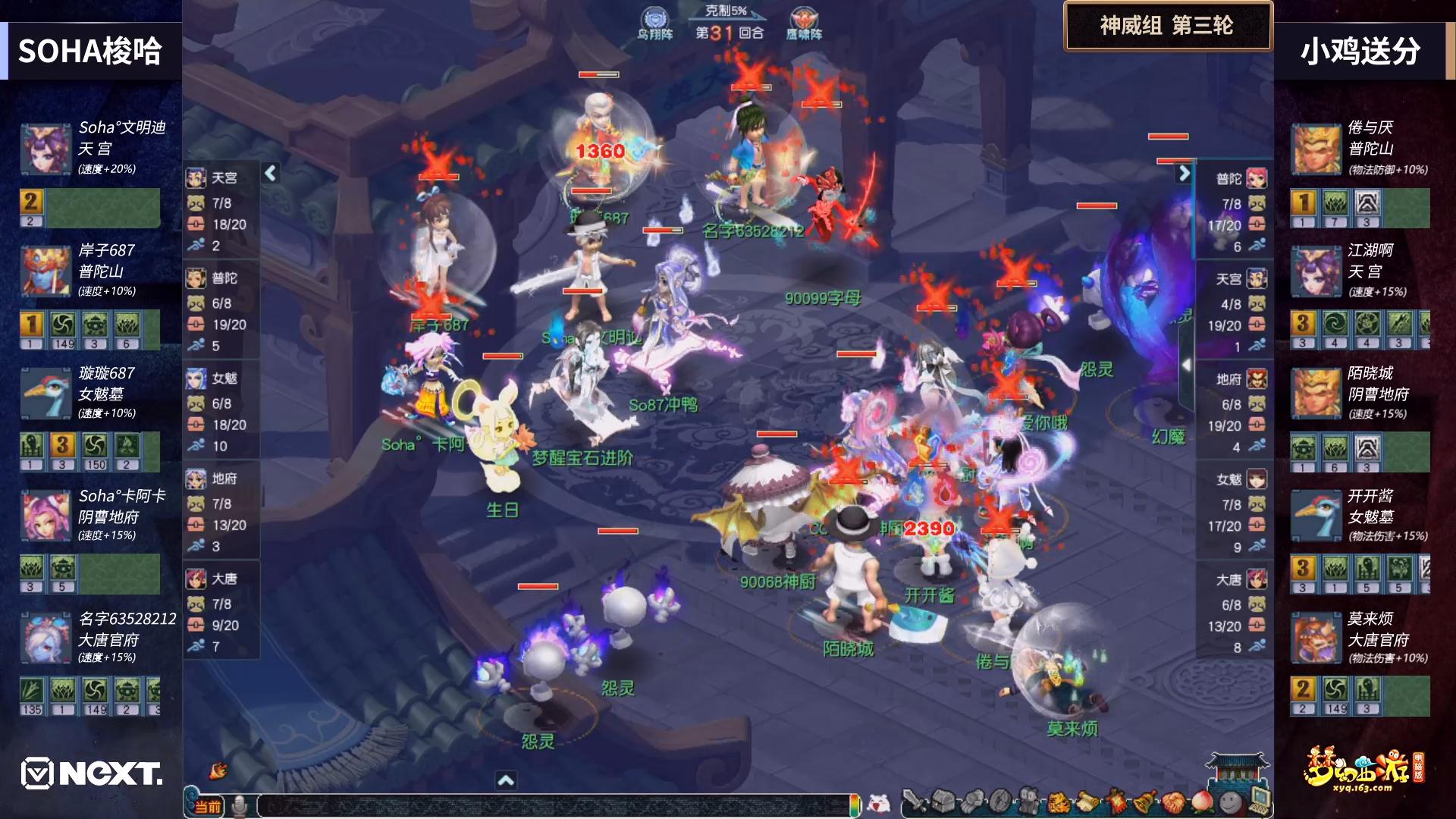Expand the chat panel with the up arrow
This screenshot has width=1456, height=819.
point(506,780)
